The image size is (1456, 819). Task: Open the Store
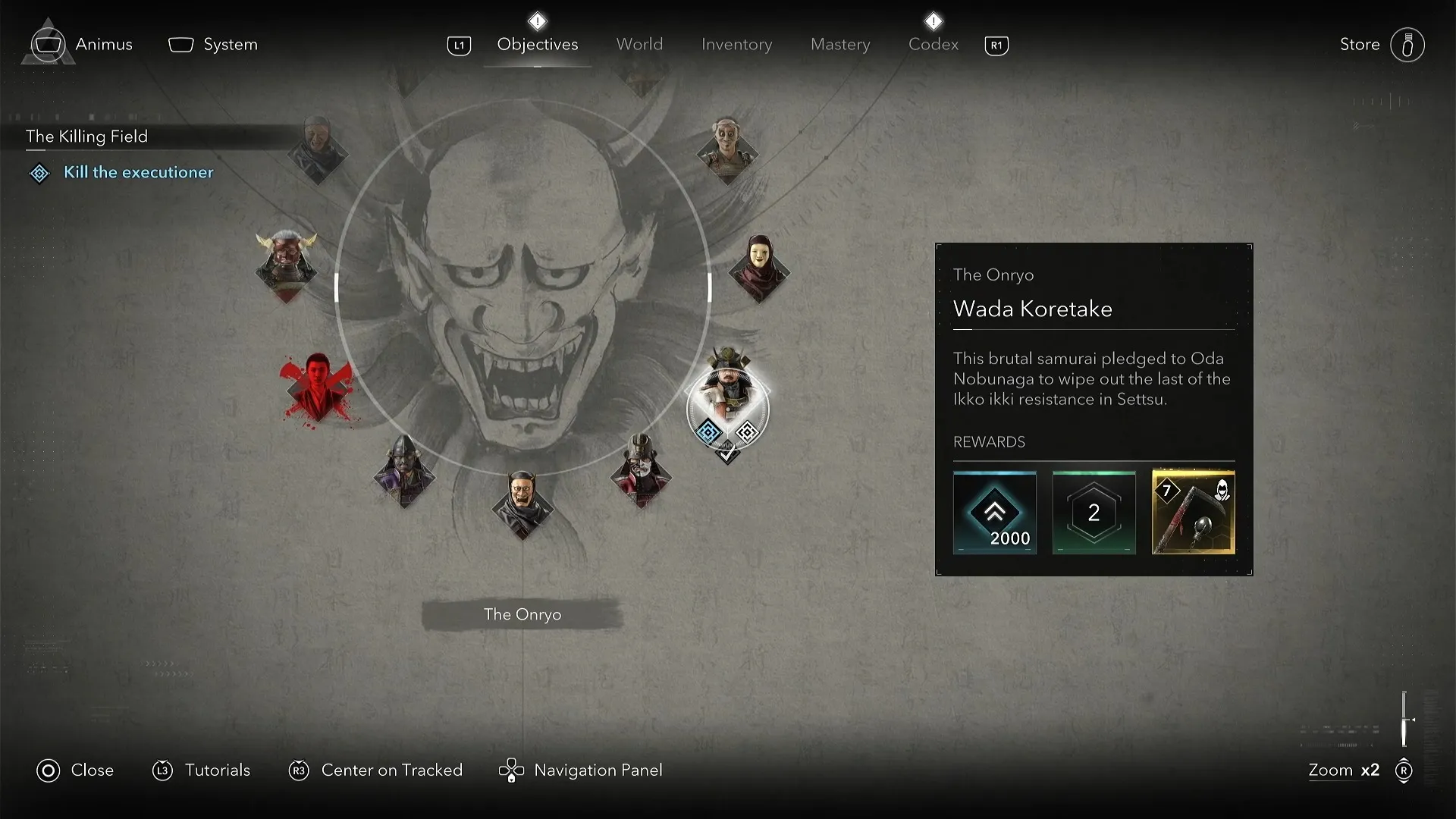click(x=1360, y=44)
